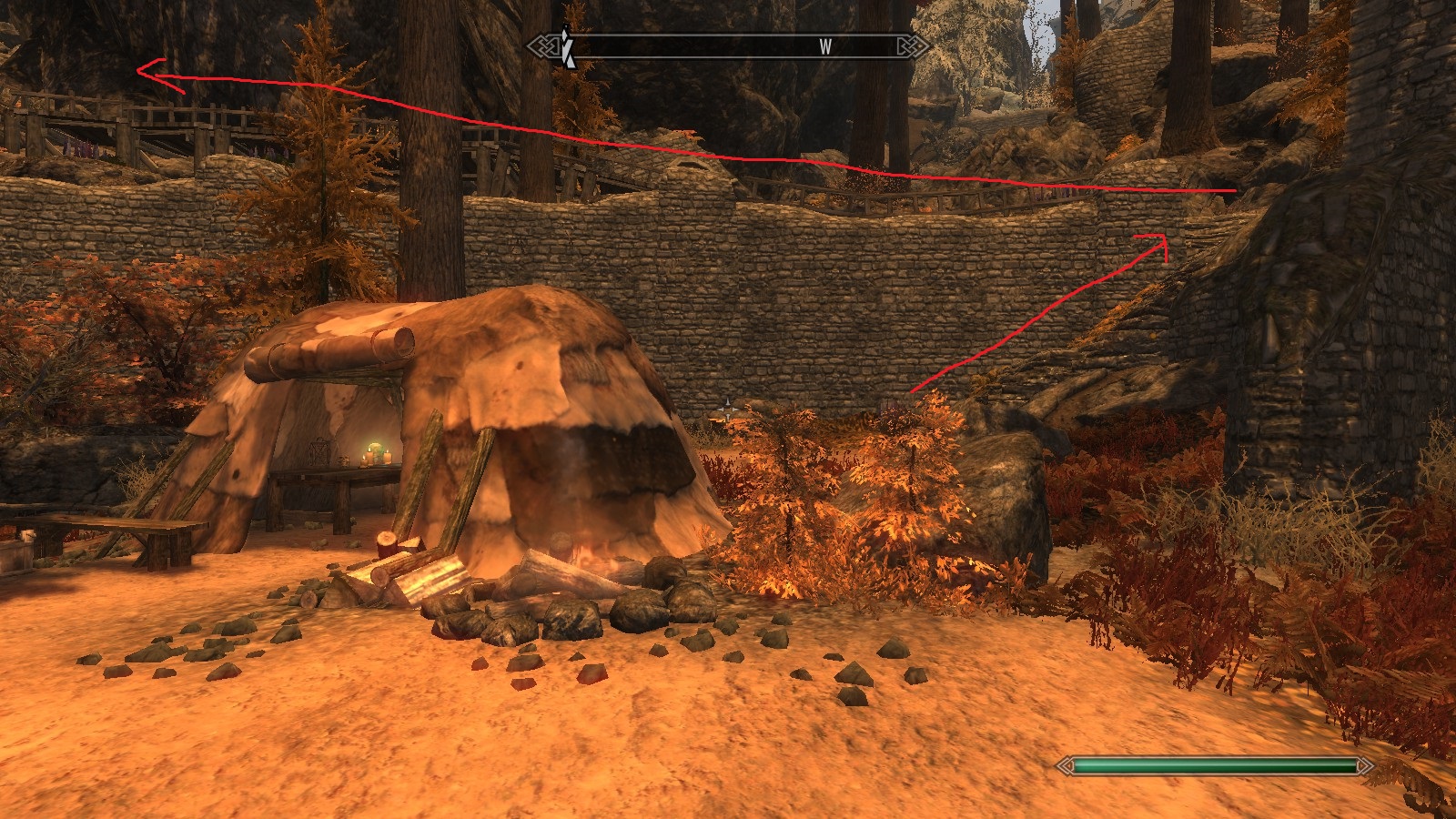Click the white location marker on the compass
This screenshot has height=819, width=1456.
click(567, 47)
